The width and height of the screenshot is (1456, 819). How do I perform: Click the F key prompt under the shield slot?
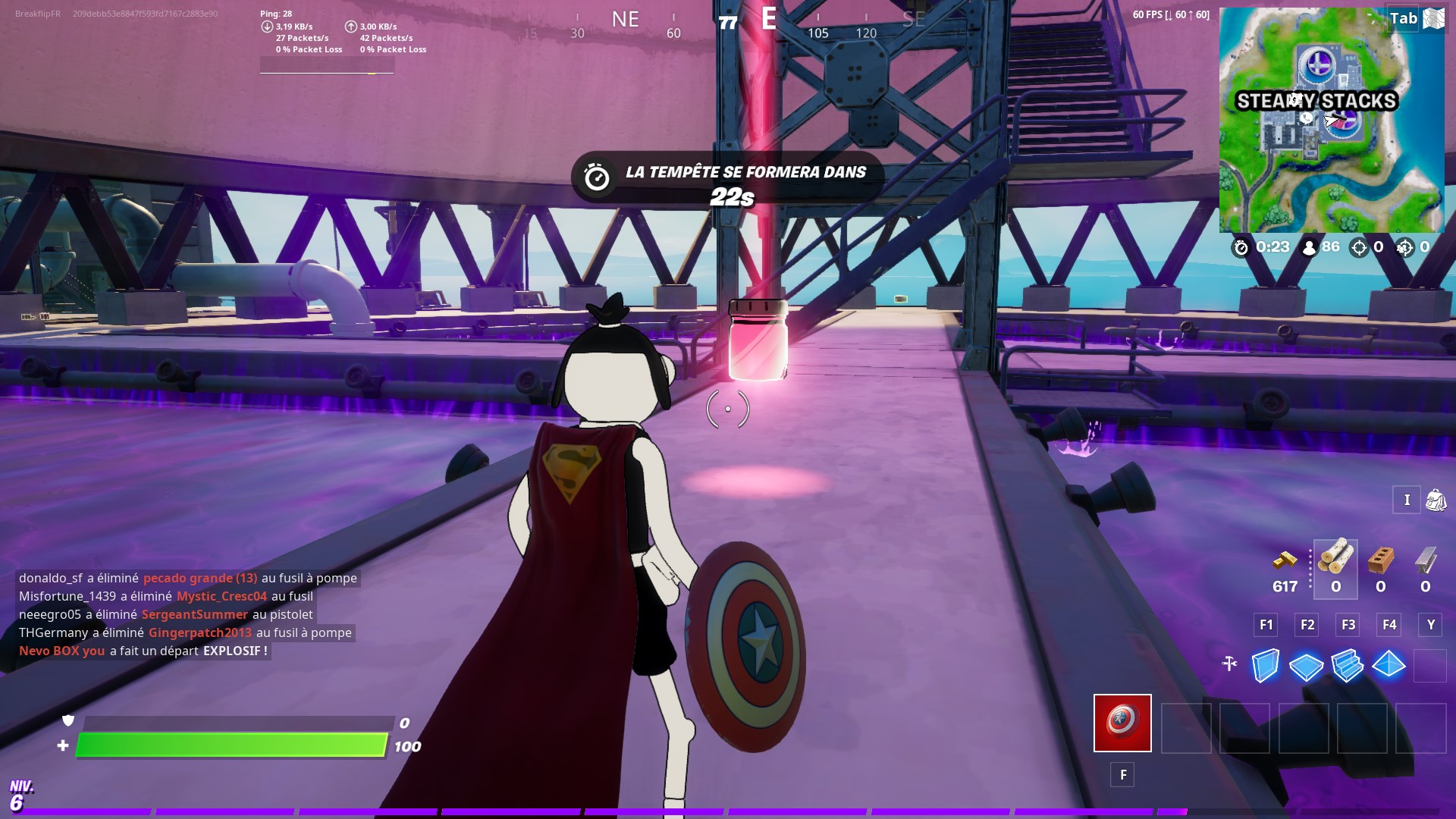coord(1122,775)
